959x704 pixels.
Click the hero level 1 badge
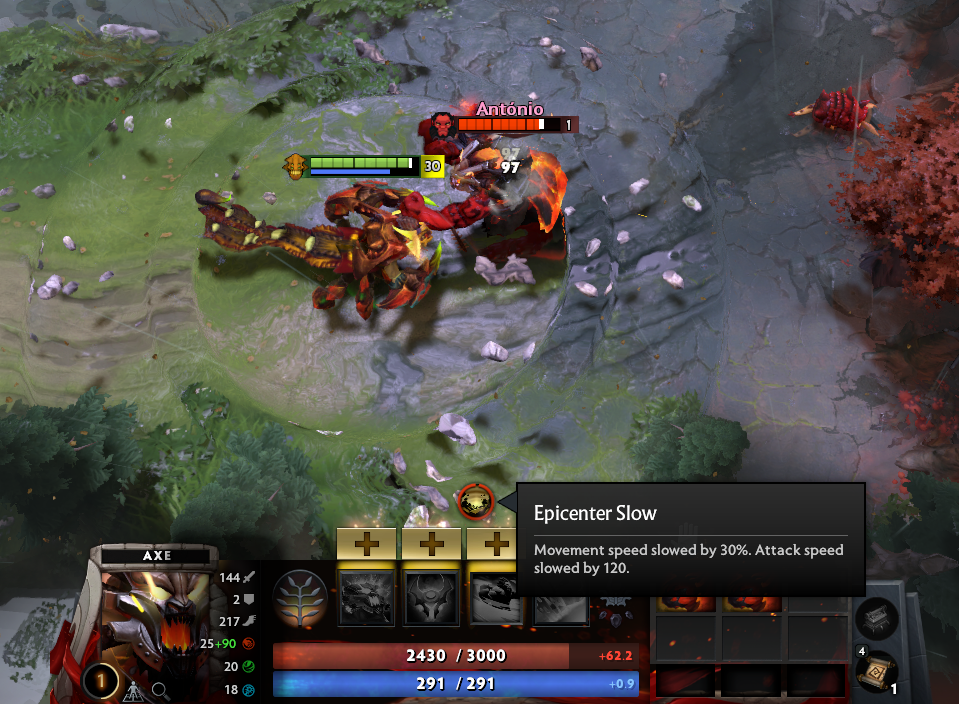point(99,681)
